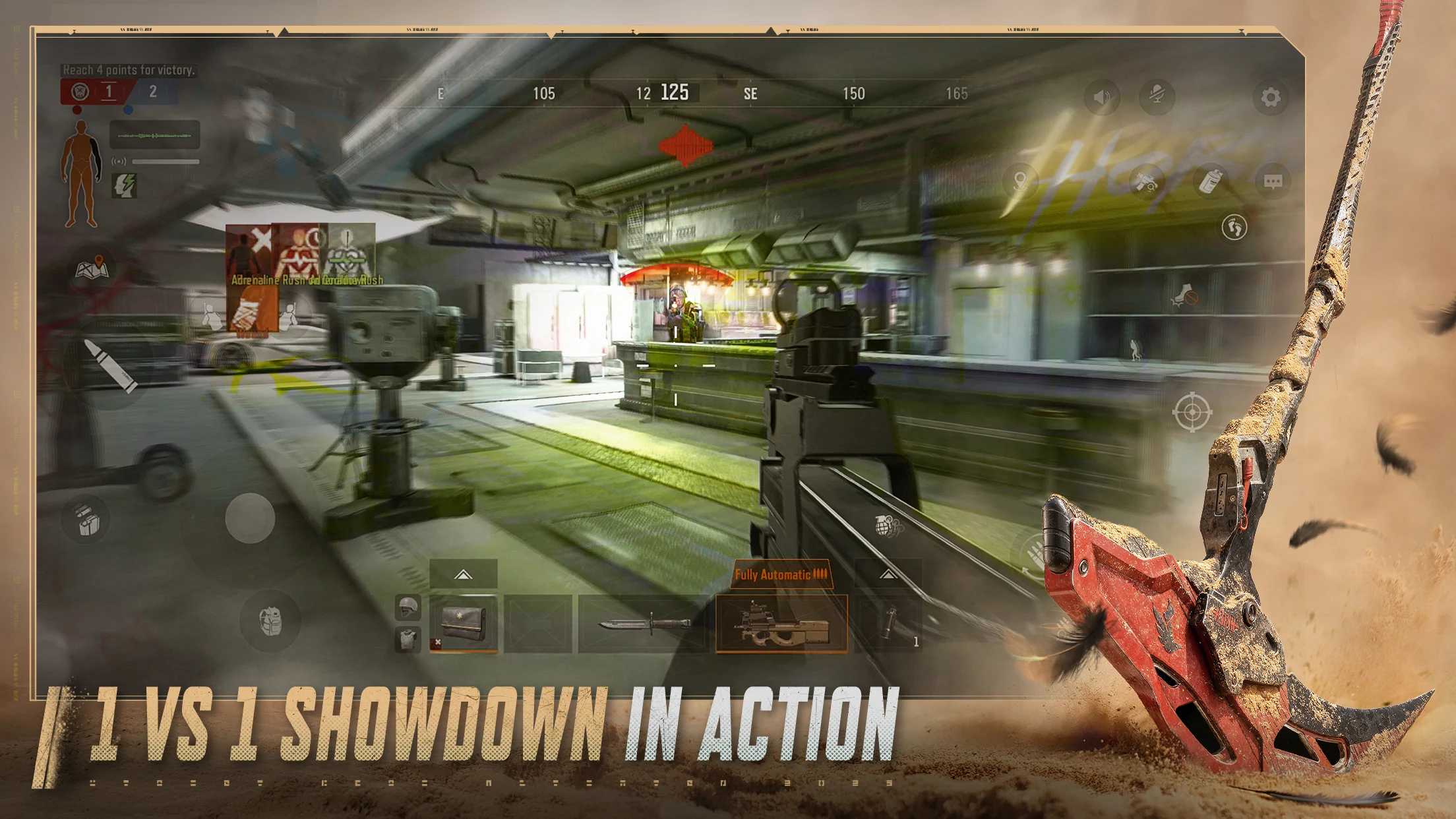
Task: Select the leather pouch item slot
Action: pos(464,624)
